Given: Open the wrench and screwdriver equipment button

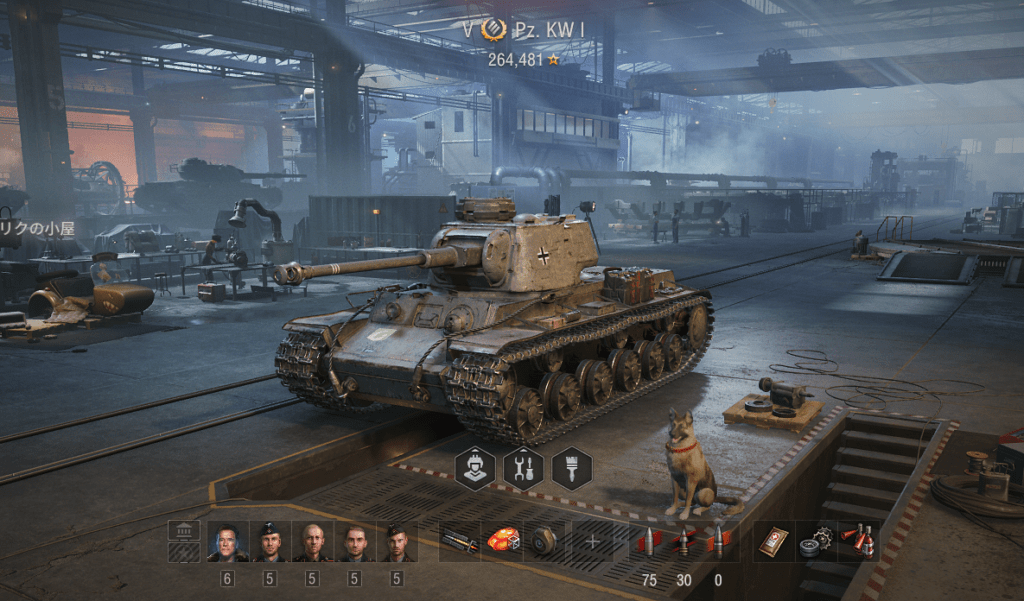Looking at the screenshot, I should (x=523, y=468).
